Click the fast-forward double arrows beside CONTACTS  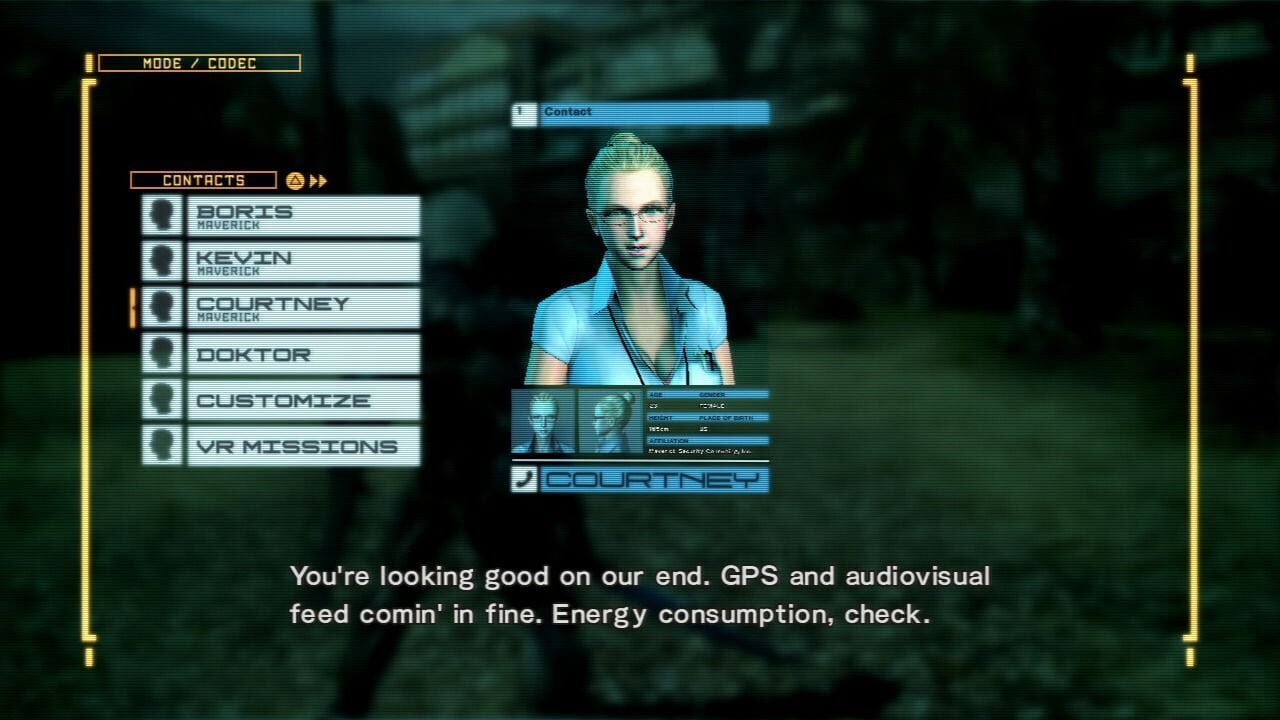[321, 180]
